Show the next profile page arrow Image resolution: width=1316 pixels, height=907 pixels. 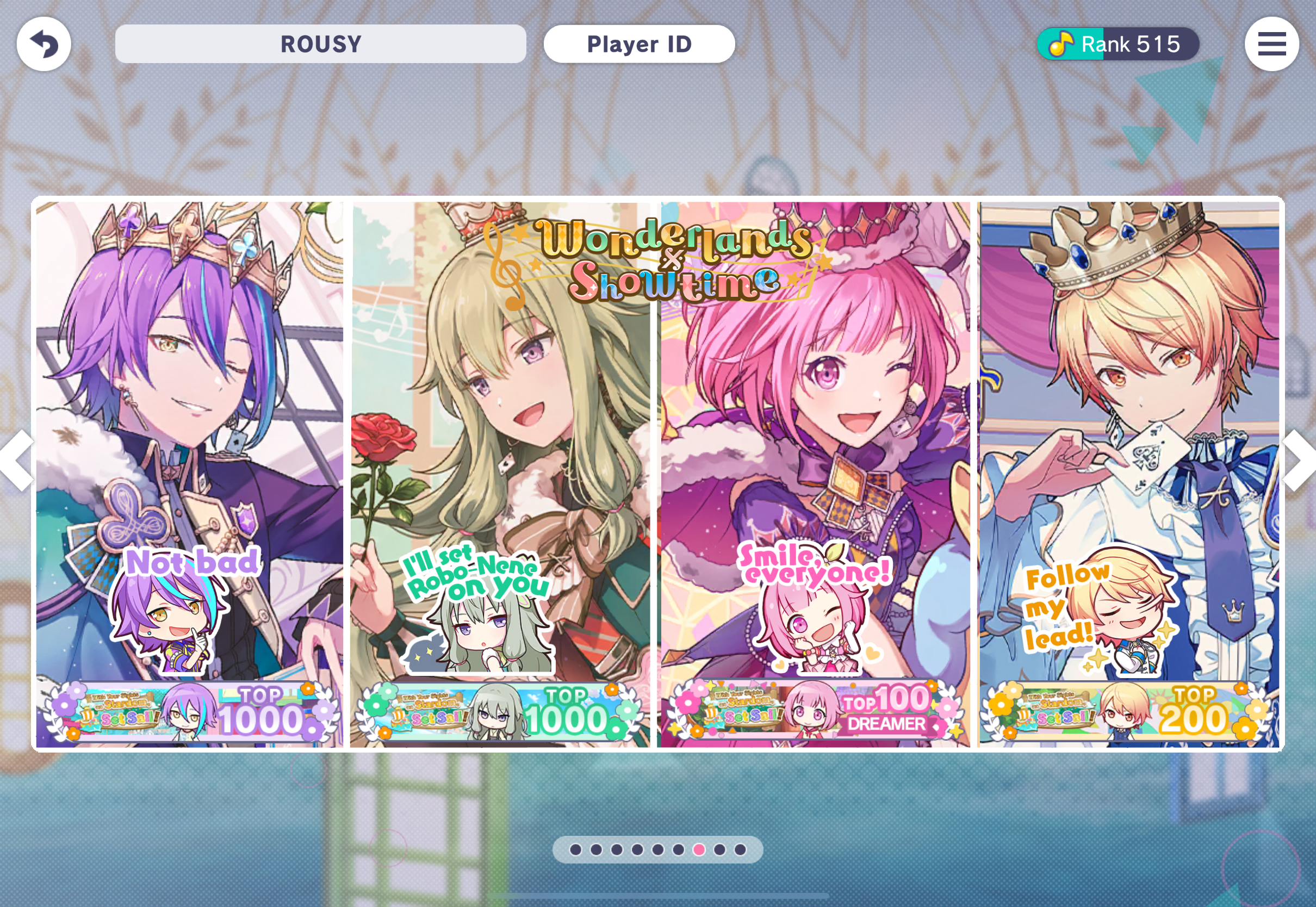[1299, 461]
